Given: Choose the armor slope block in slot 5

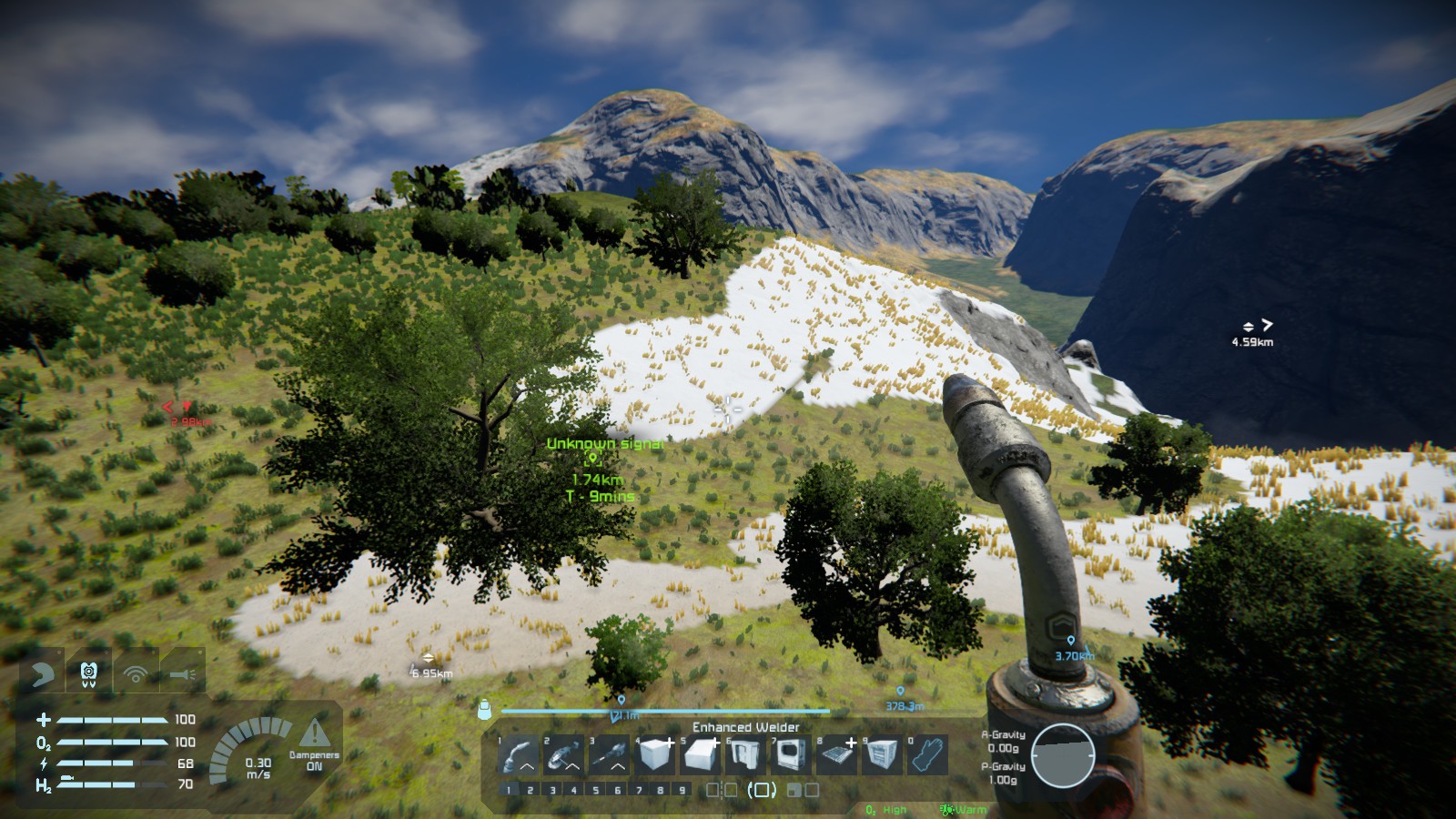Looking at the screenshot, I should pos(701,755).
